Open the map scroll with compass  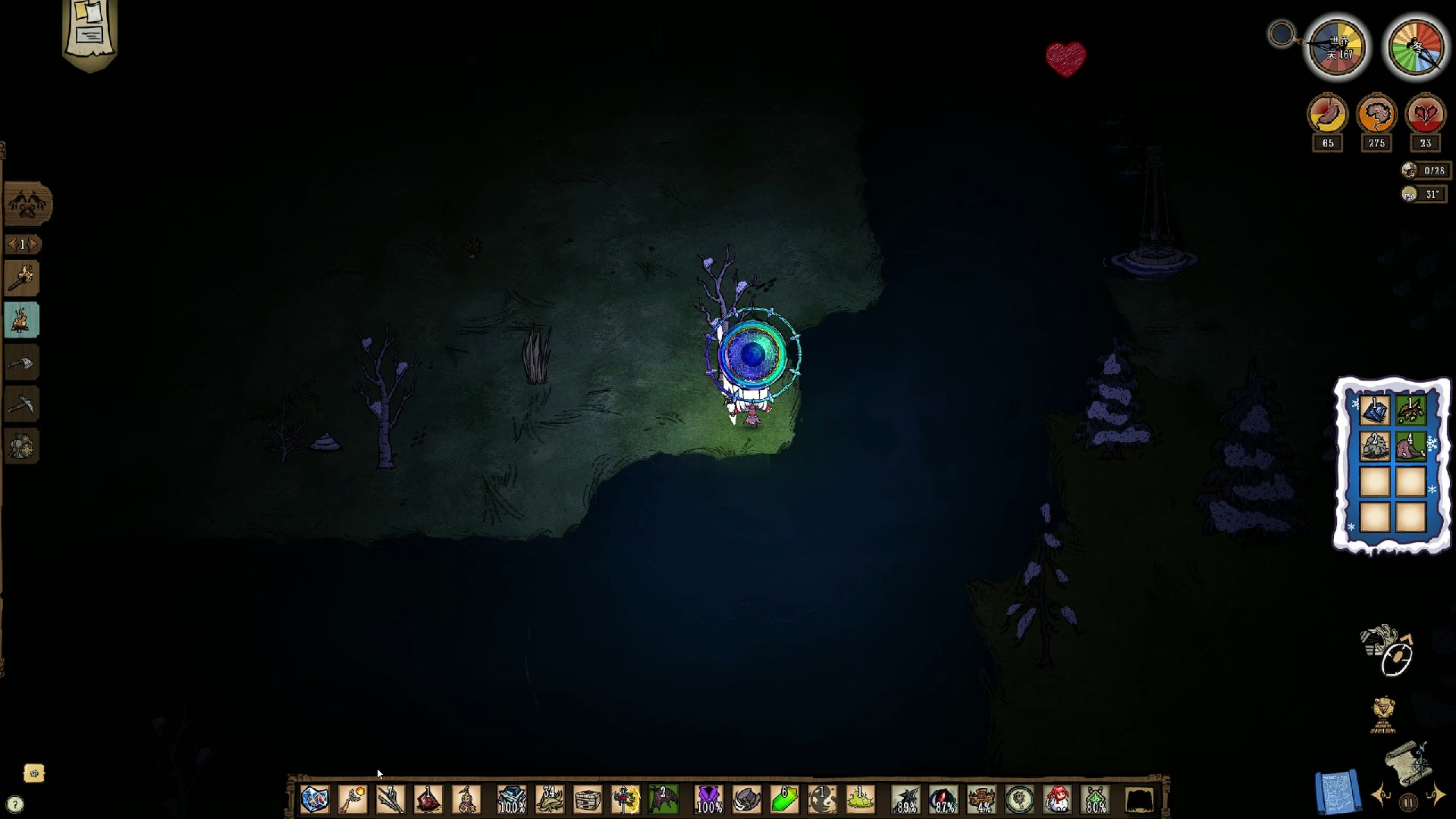[1409, 761]
